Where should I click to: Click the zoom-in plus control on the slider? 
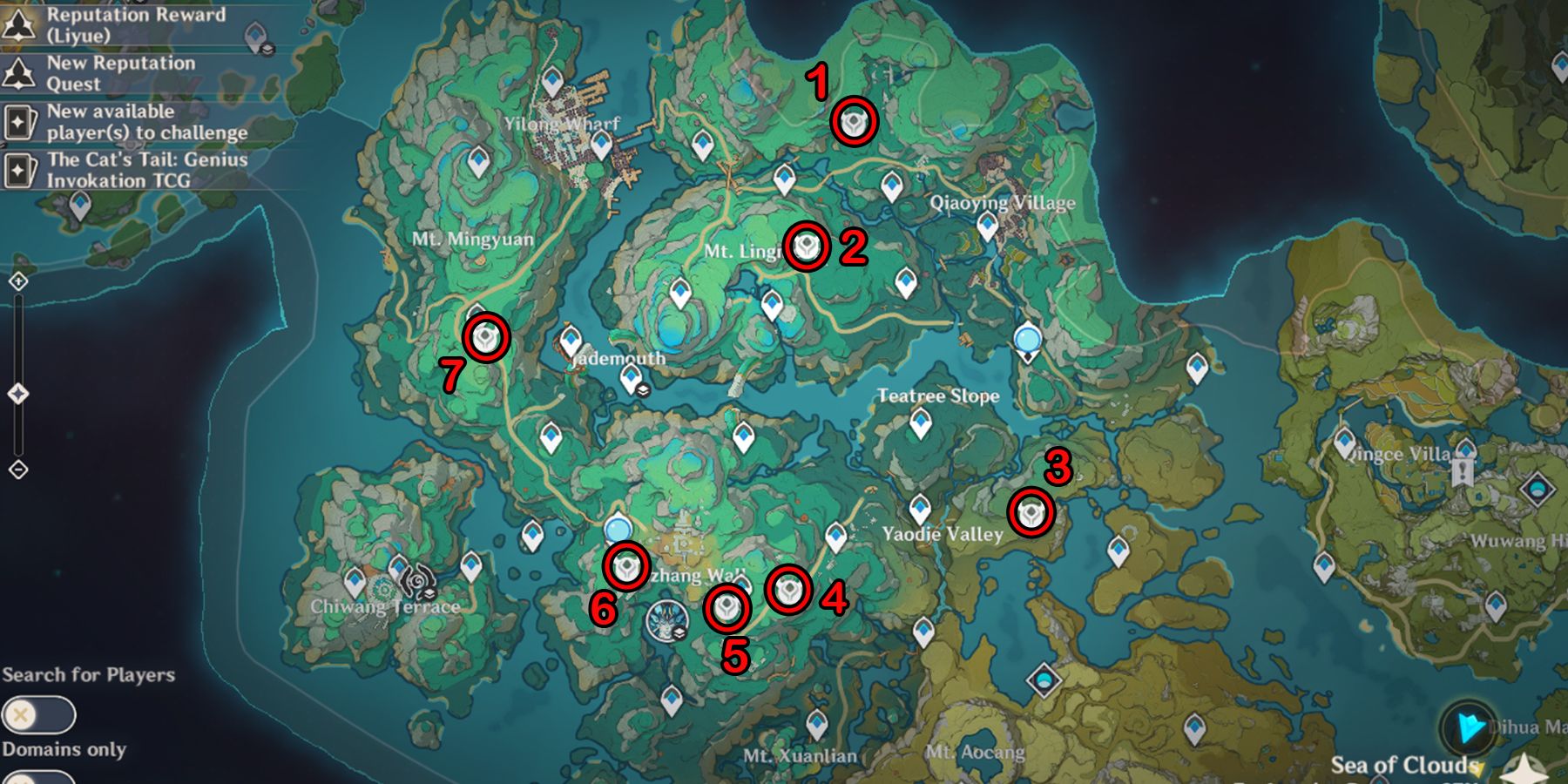click(x=19, y=282)
